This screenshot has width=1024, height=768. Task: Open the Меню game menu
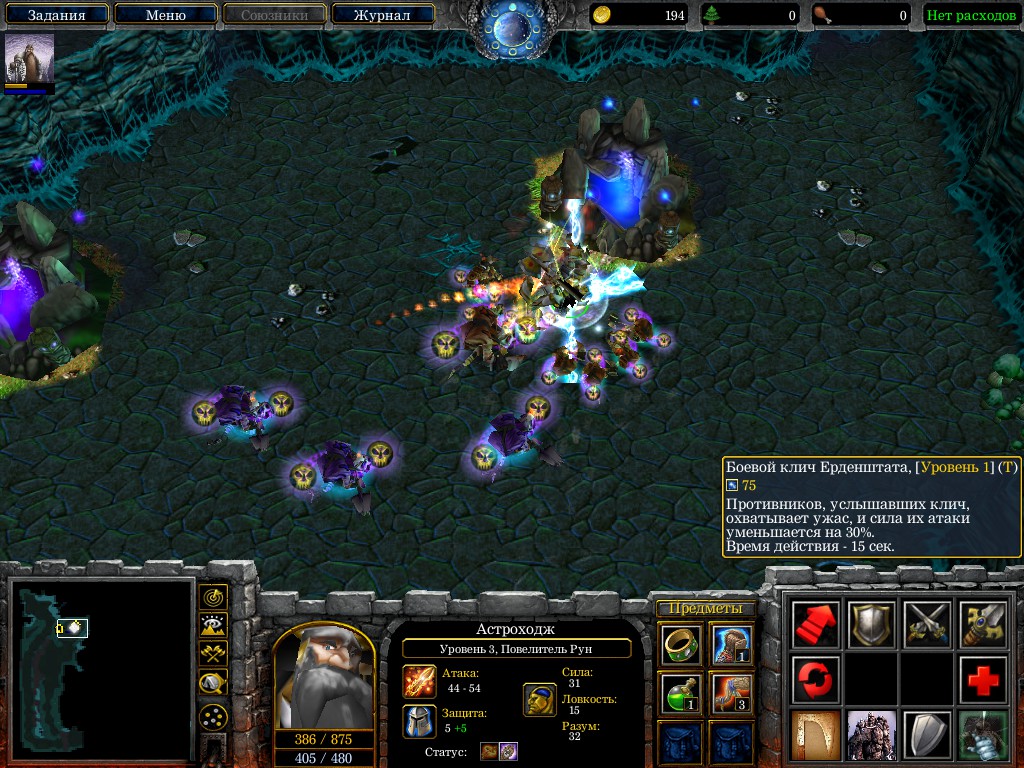click(165, 15)
